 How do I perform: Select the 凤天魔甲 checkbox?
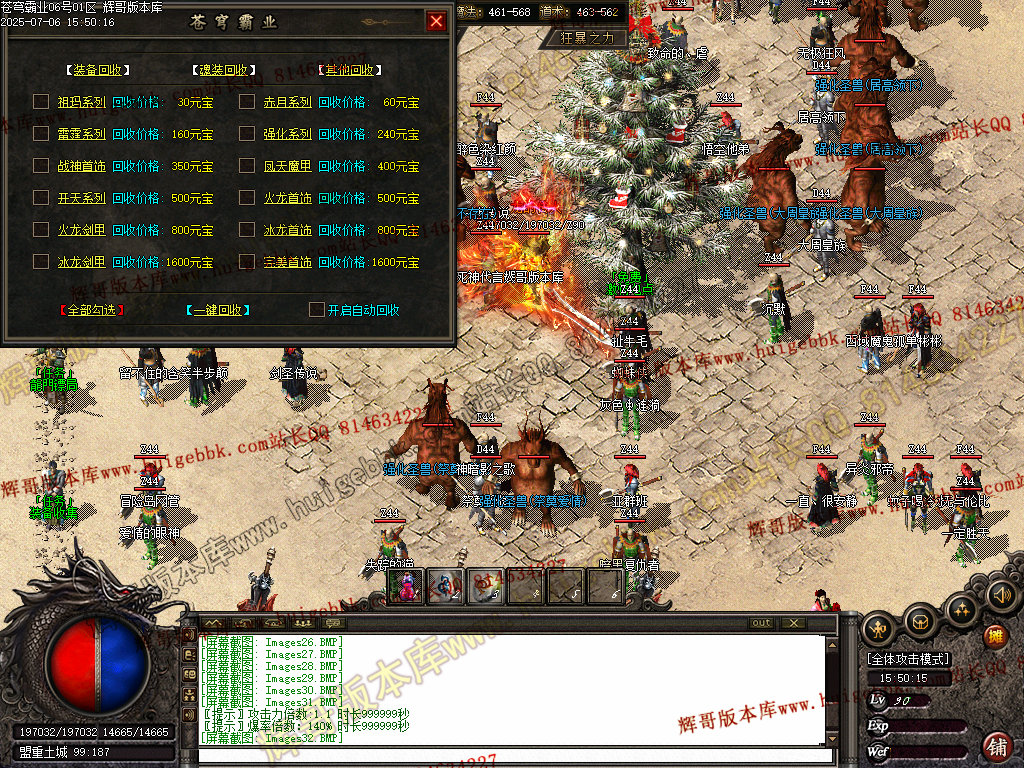click(247, 166)
